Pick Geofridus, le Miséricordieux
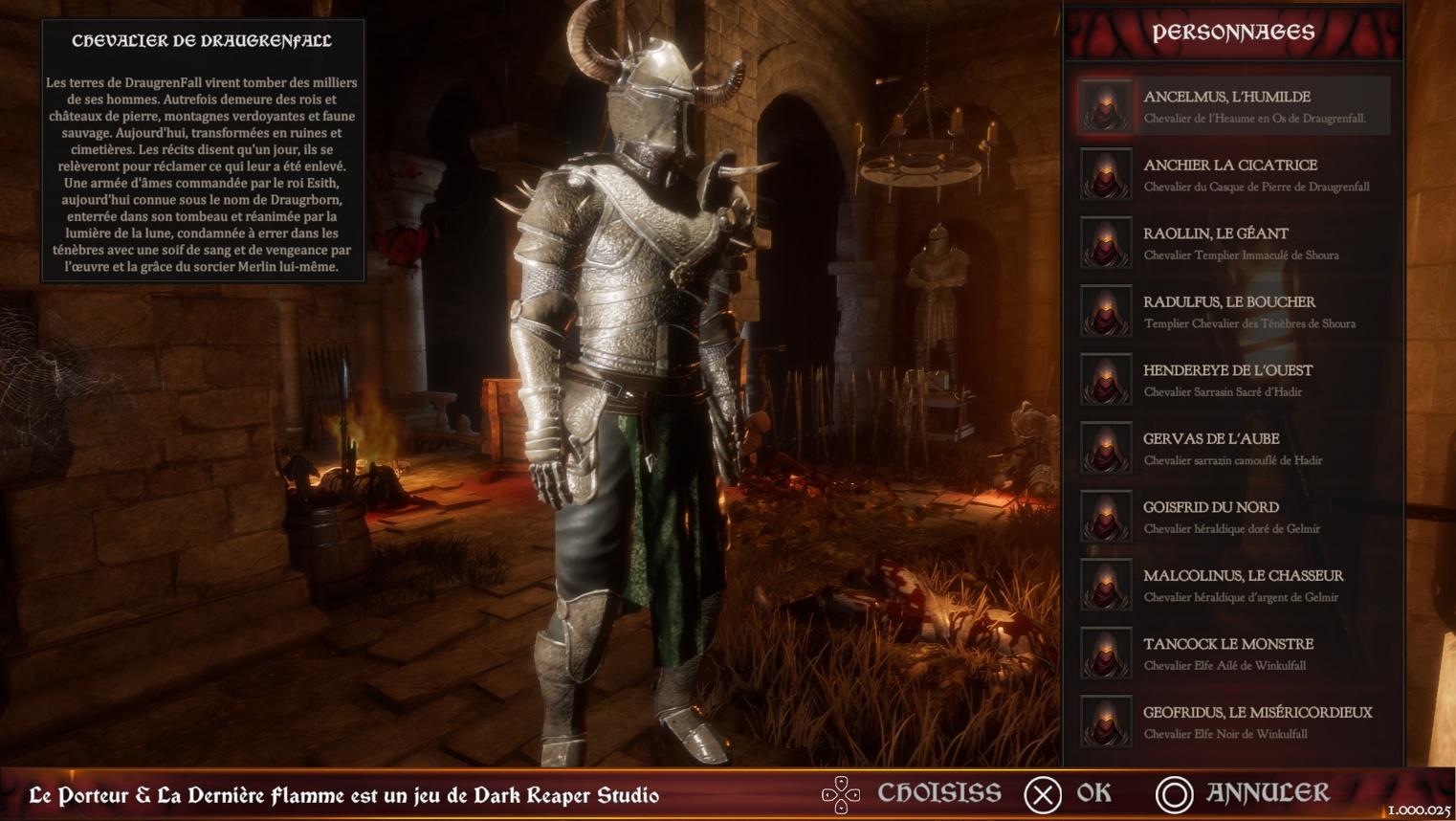1456x821 pixels. click(1232, 721)
